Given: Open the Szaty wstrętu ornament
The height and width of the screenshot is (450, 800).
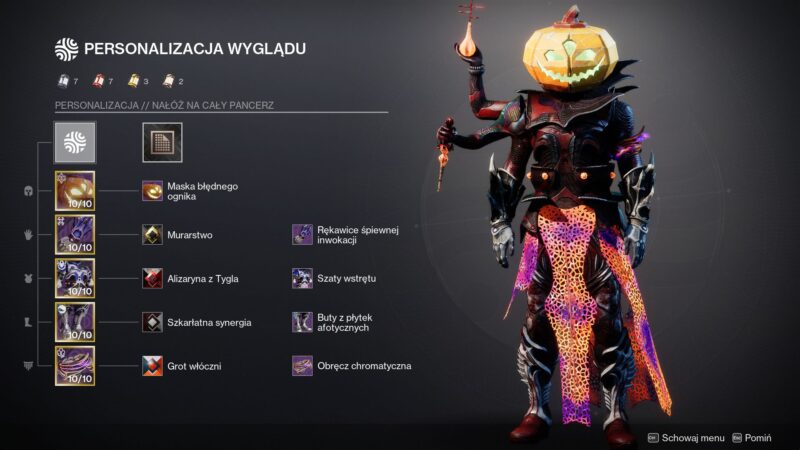Looking at the screenshot, I should 302,278.
